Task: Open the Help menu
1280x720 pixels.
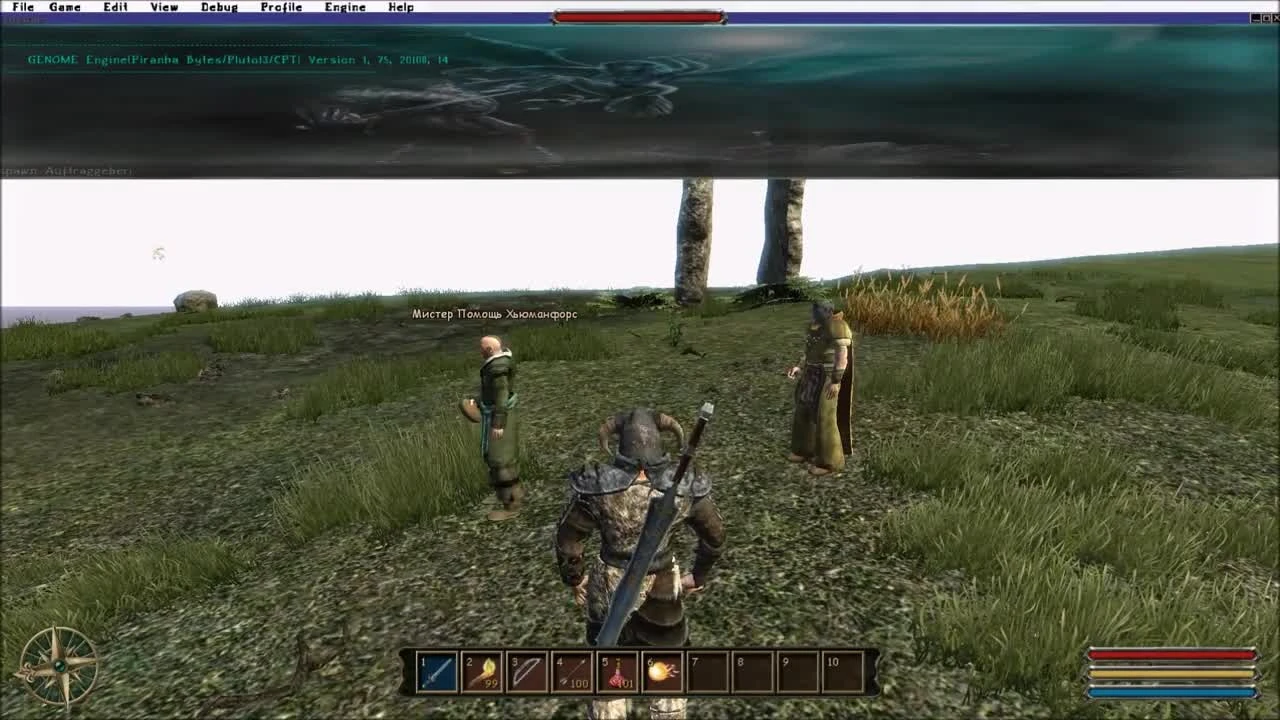Action: (x=400, y=7)
